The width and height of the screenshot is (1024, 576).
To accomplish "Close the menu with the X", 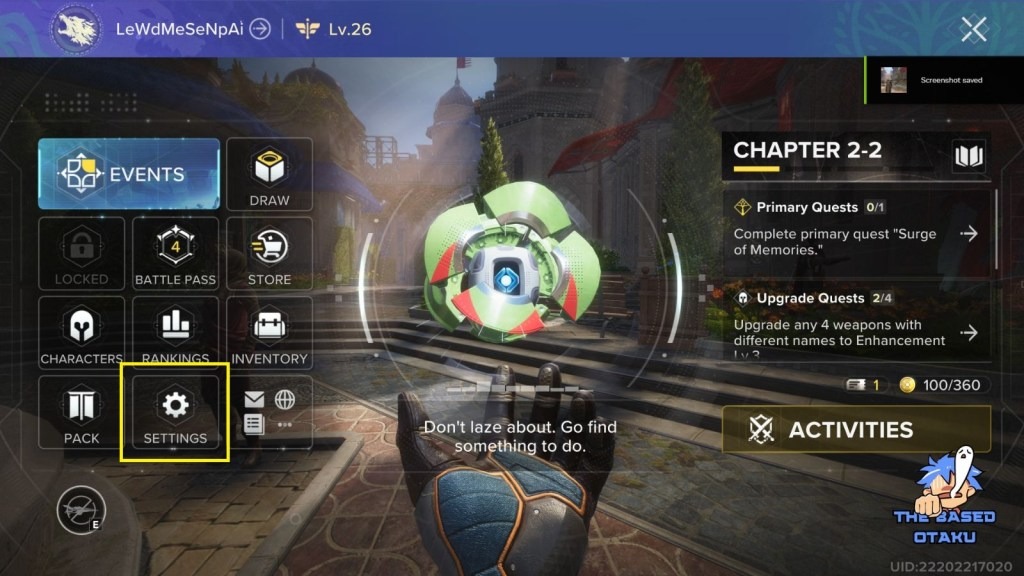I will click(973, 29).
